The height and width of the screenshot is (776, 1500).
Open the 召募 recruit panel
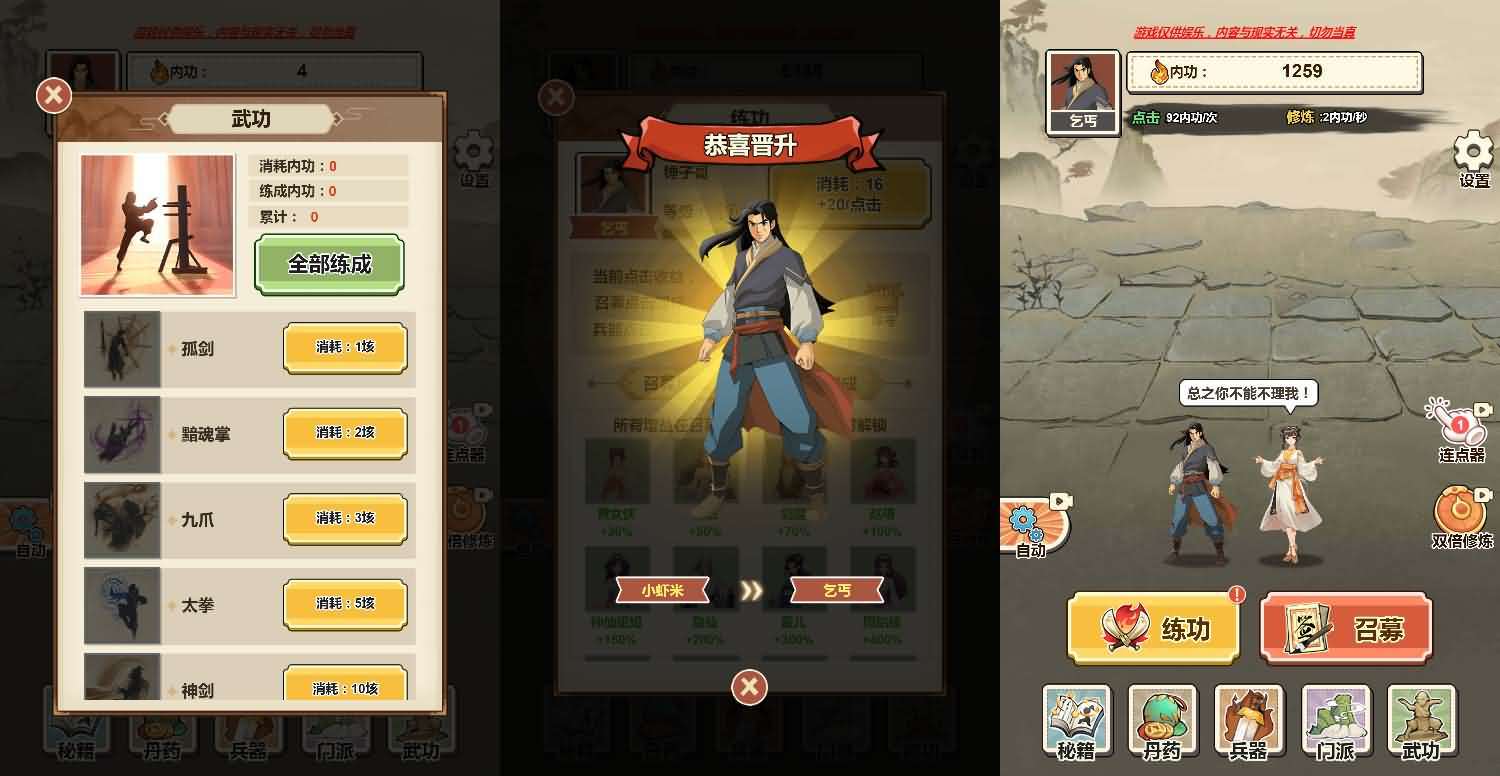pyautogui.click(x=1346, y=630)
